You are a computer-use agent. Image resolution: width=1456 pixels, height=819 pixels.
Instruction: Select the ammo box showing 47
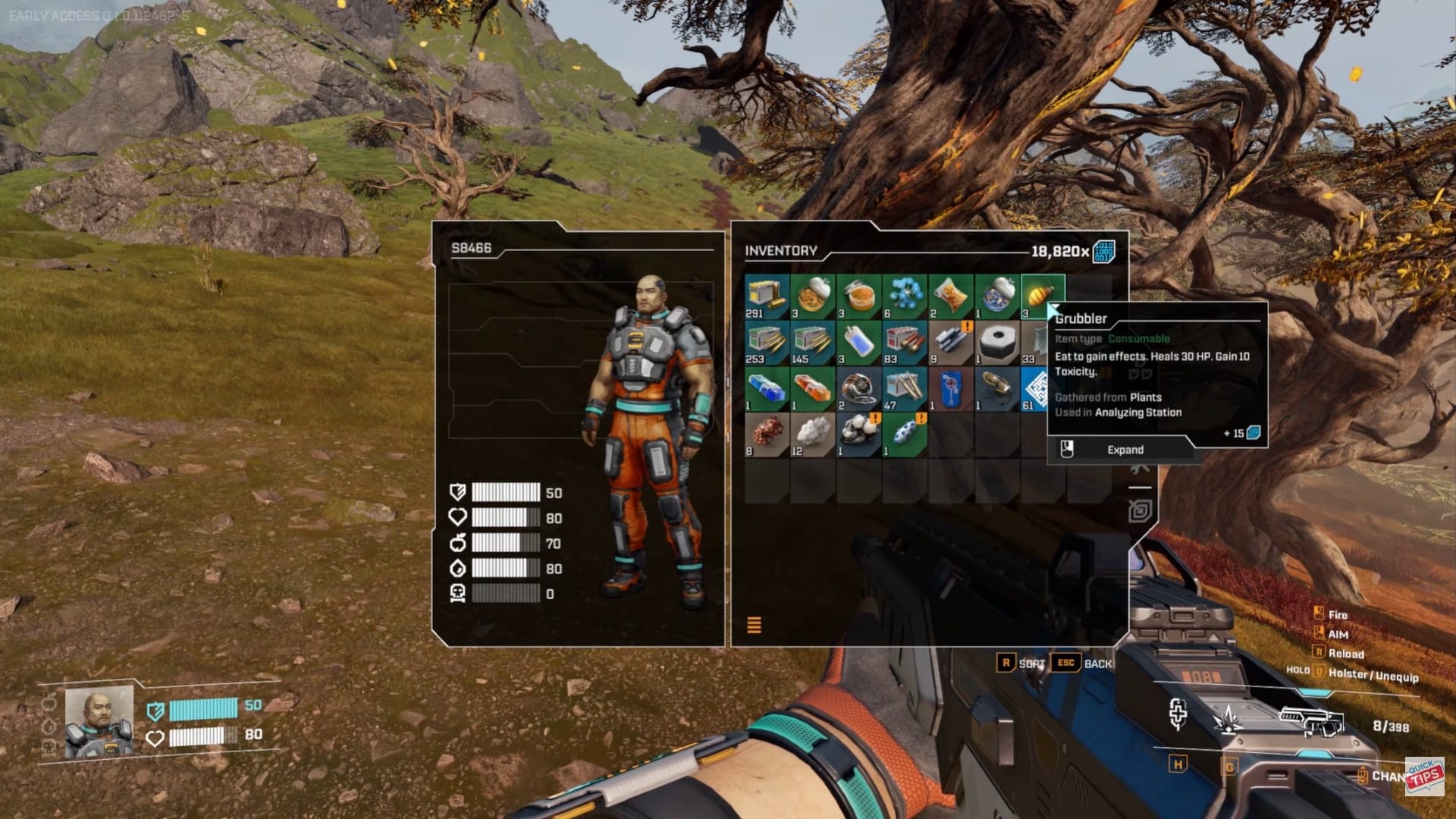tap(905, 388)
